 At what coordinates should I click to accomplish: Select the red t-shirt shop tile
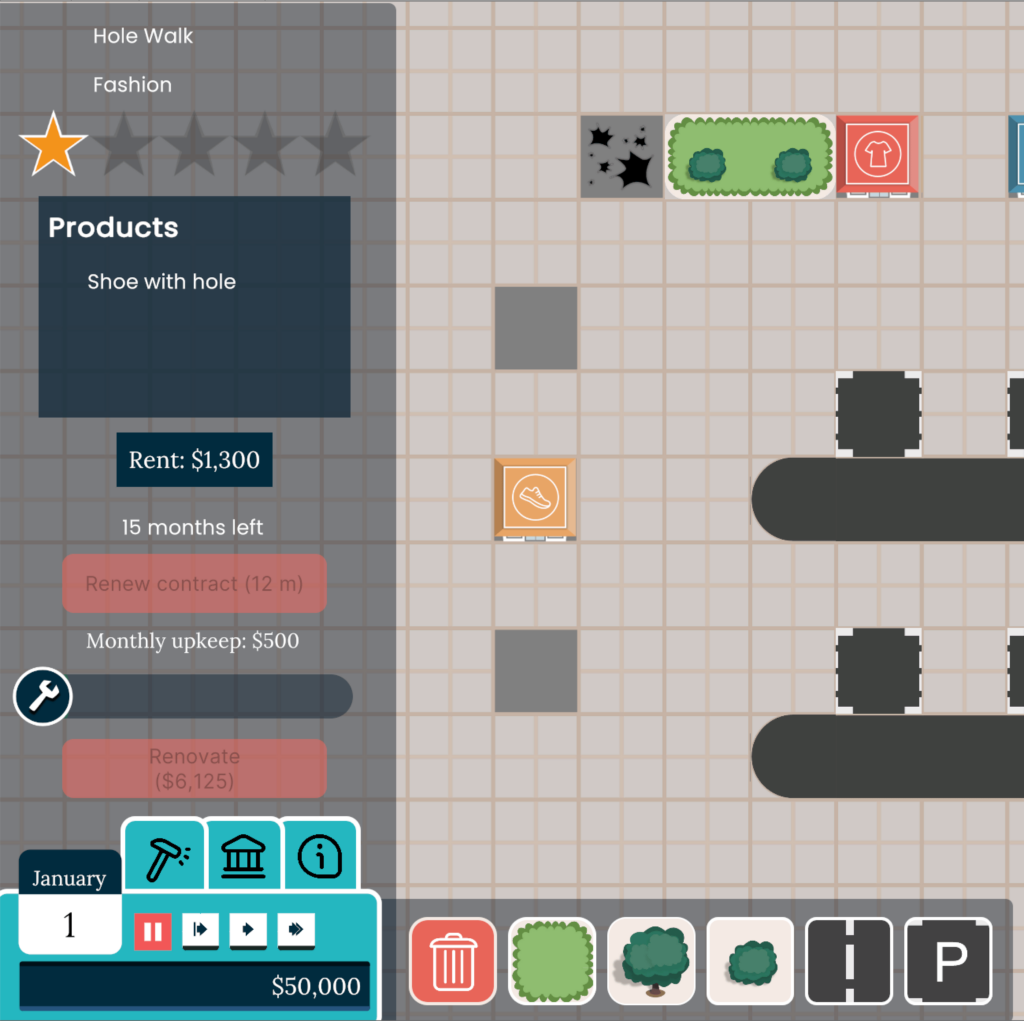coord(877,155)
